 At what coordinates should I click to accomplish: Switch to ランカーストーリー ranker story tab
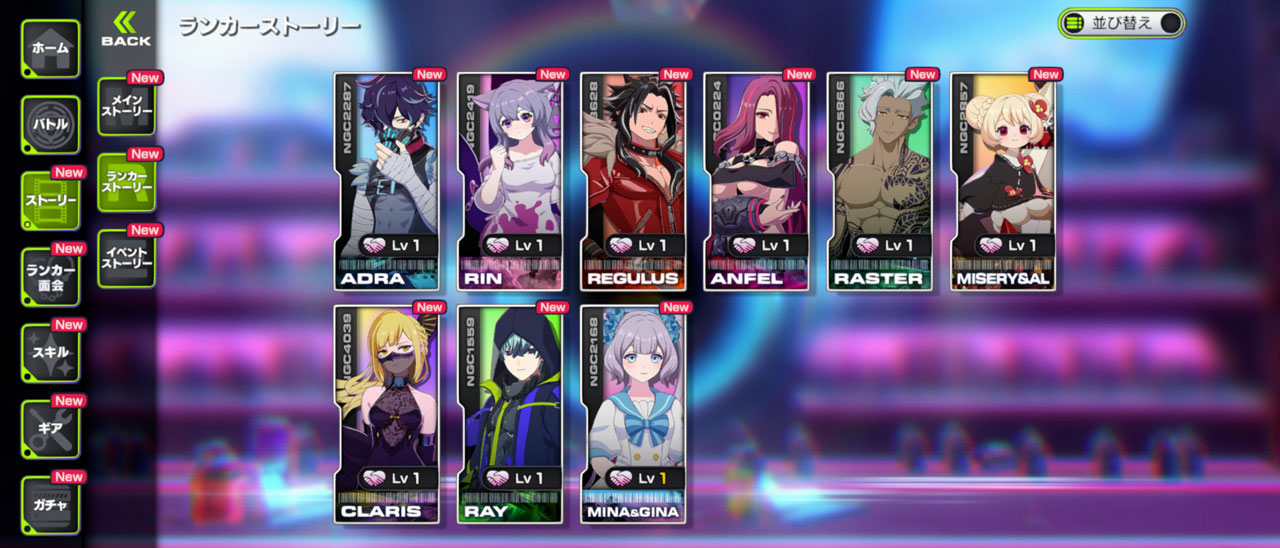(126, 182)
